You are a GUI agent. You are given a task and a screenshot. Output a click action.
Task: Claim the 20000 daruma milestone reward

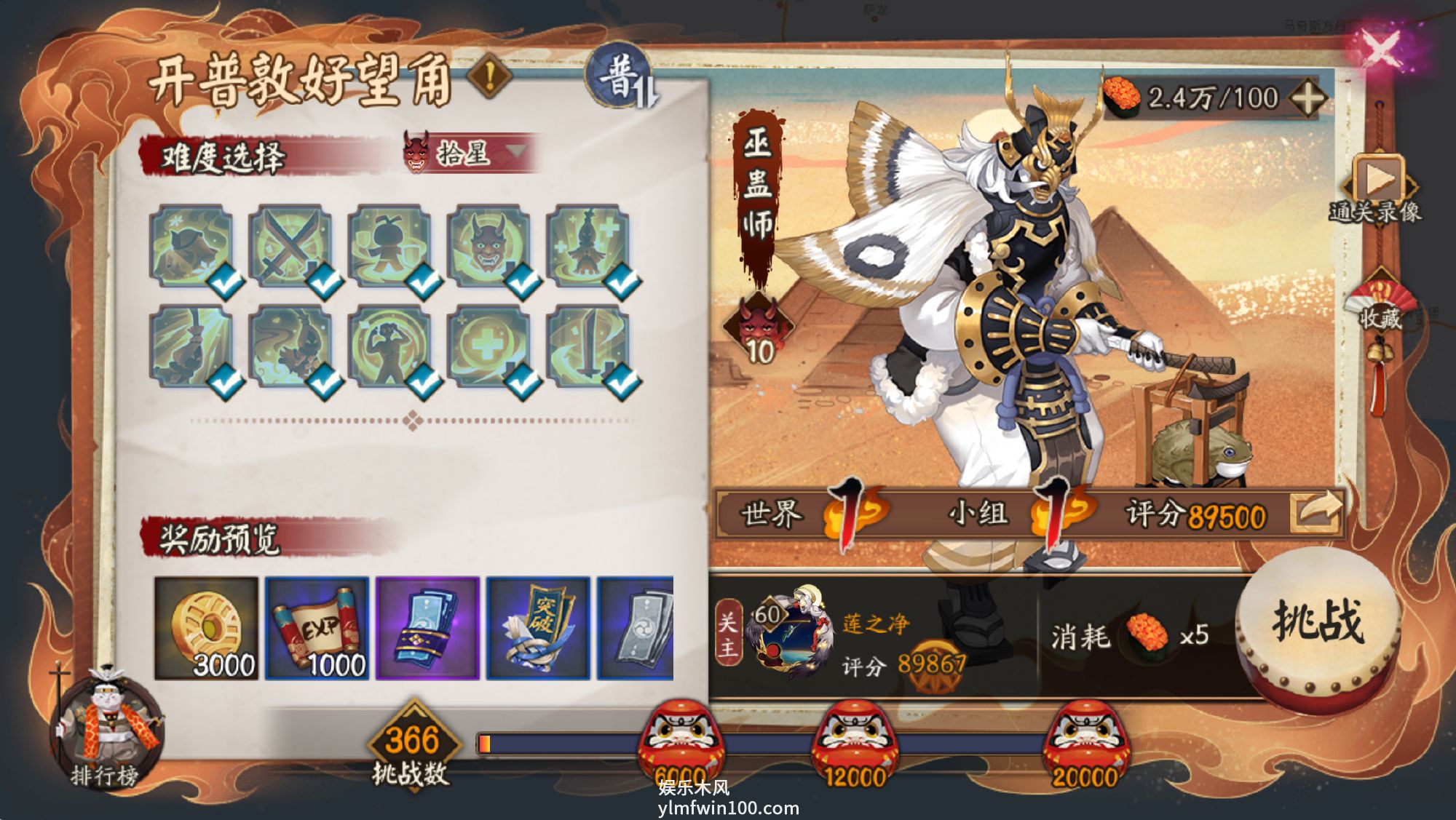click(1085, 742)
